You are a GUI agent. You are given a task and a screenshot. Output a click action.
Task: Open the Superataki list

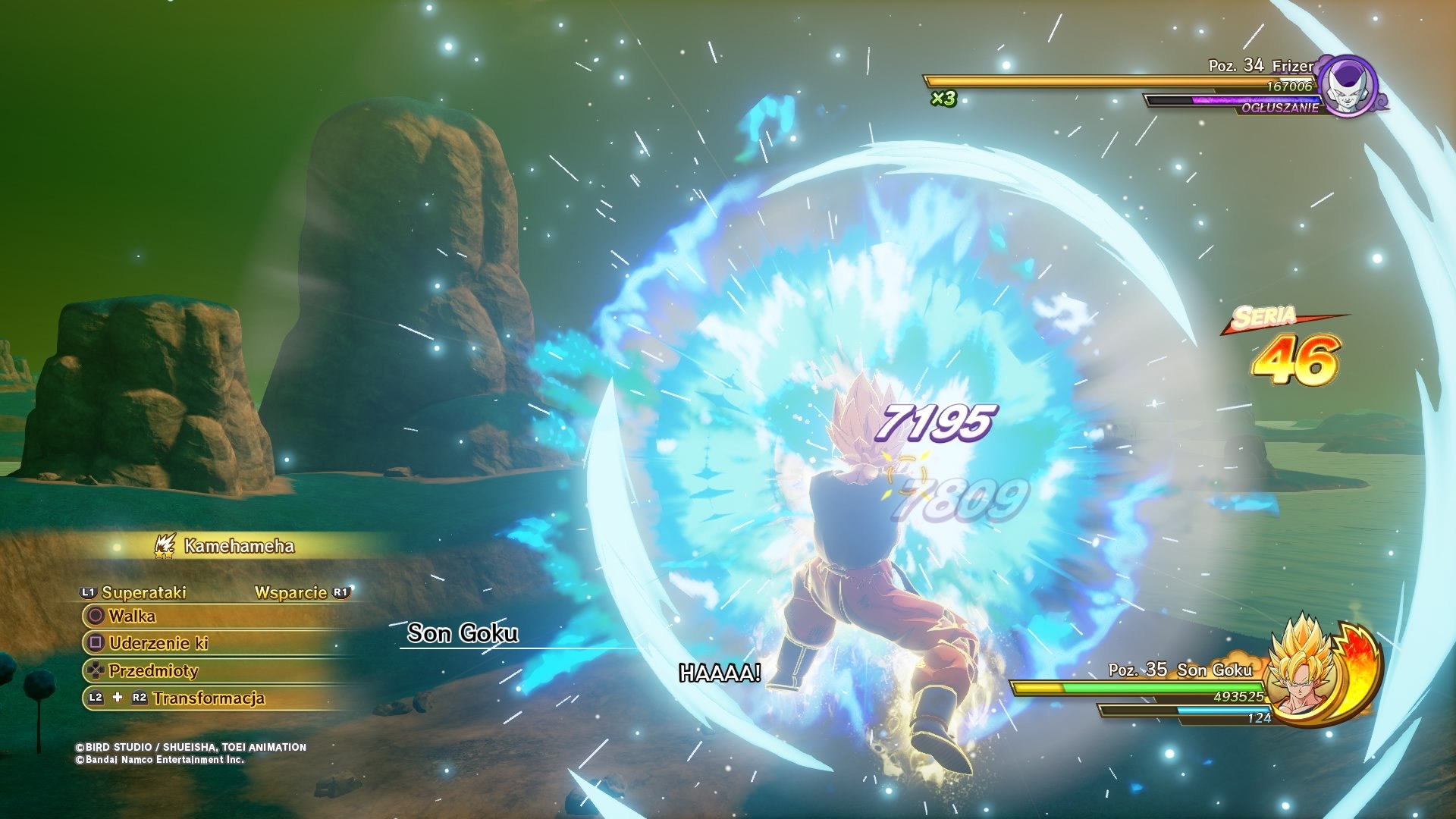point(143,592)
